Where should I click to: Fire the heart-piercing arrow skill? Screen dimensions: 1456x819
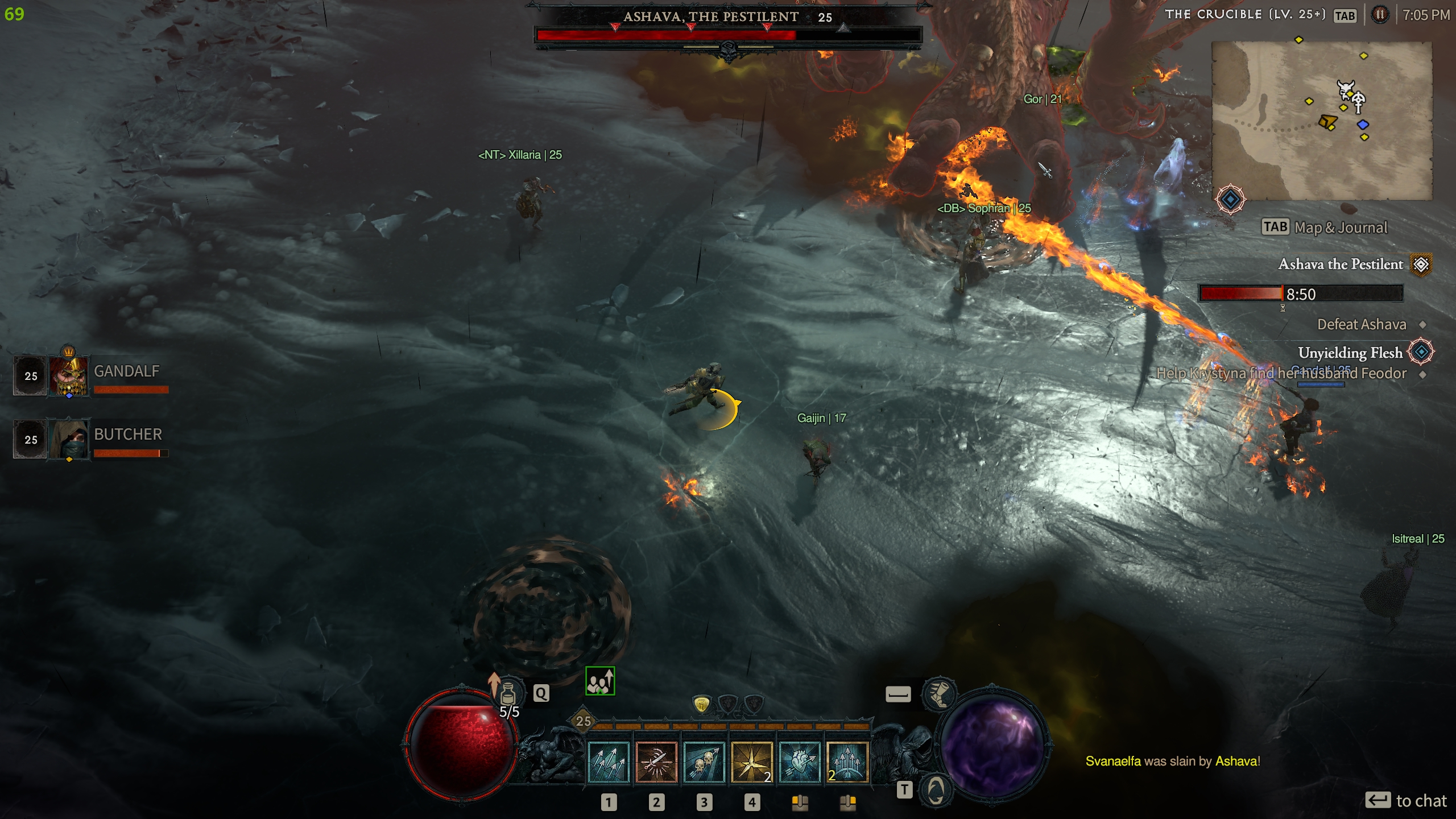[799, 762]
